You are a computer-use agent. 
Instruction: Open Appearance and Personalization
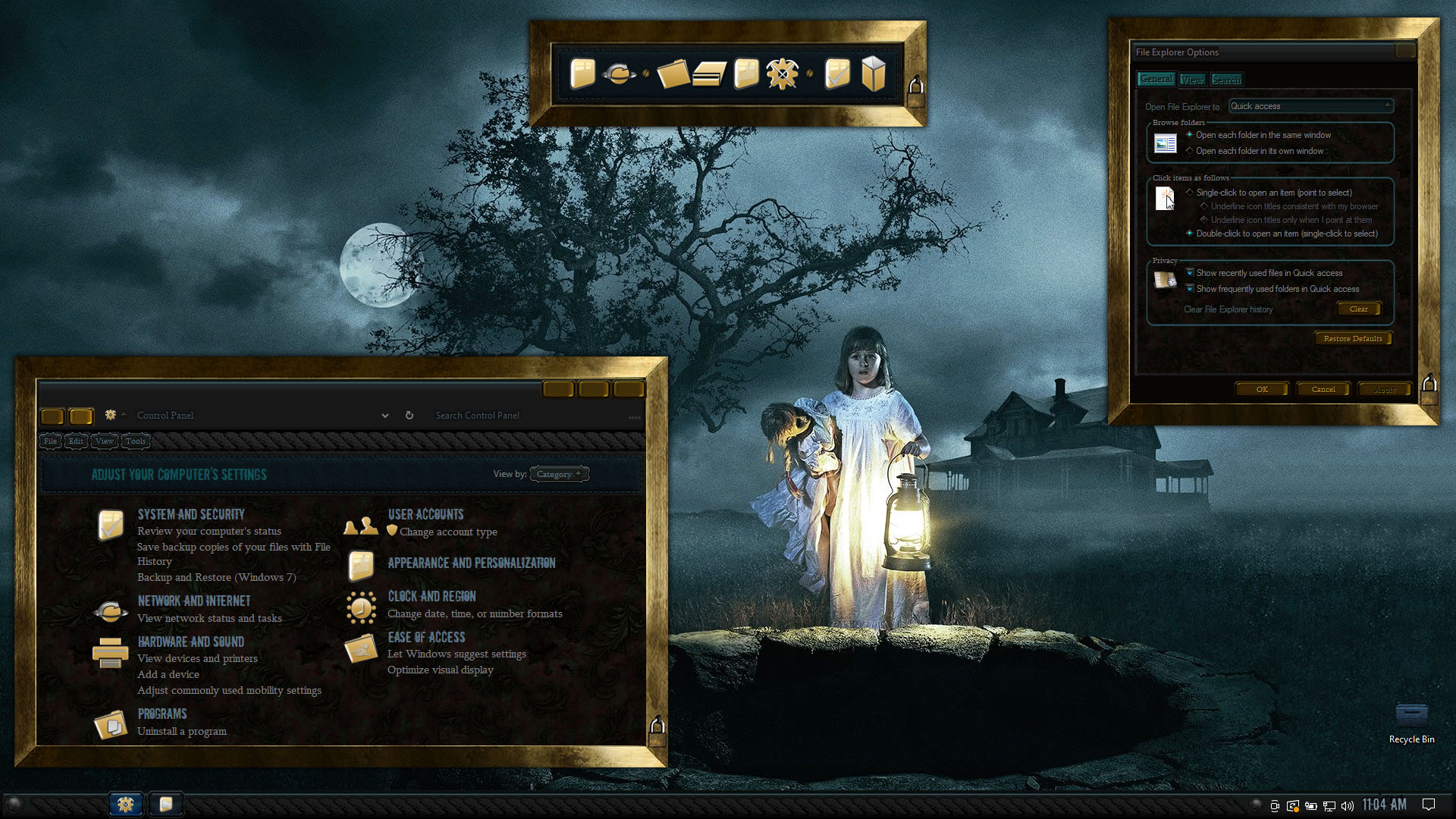(x=472, y=563)
